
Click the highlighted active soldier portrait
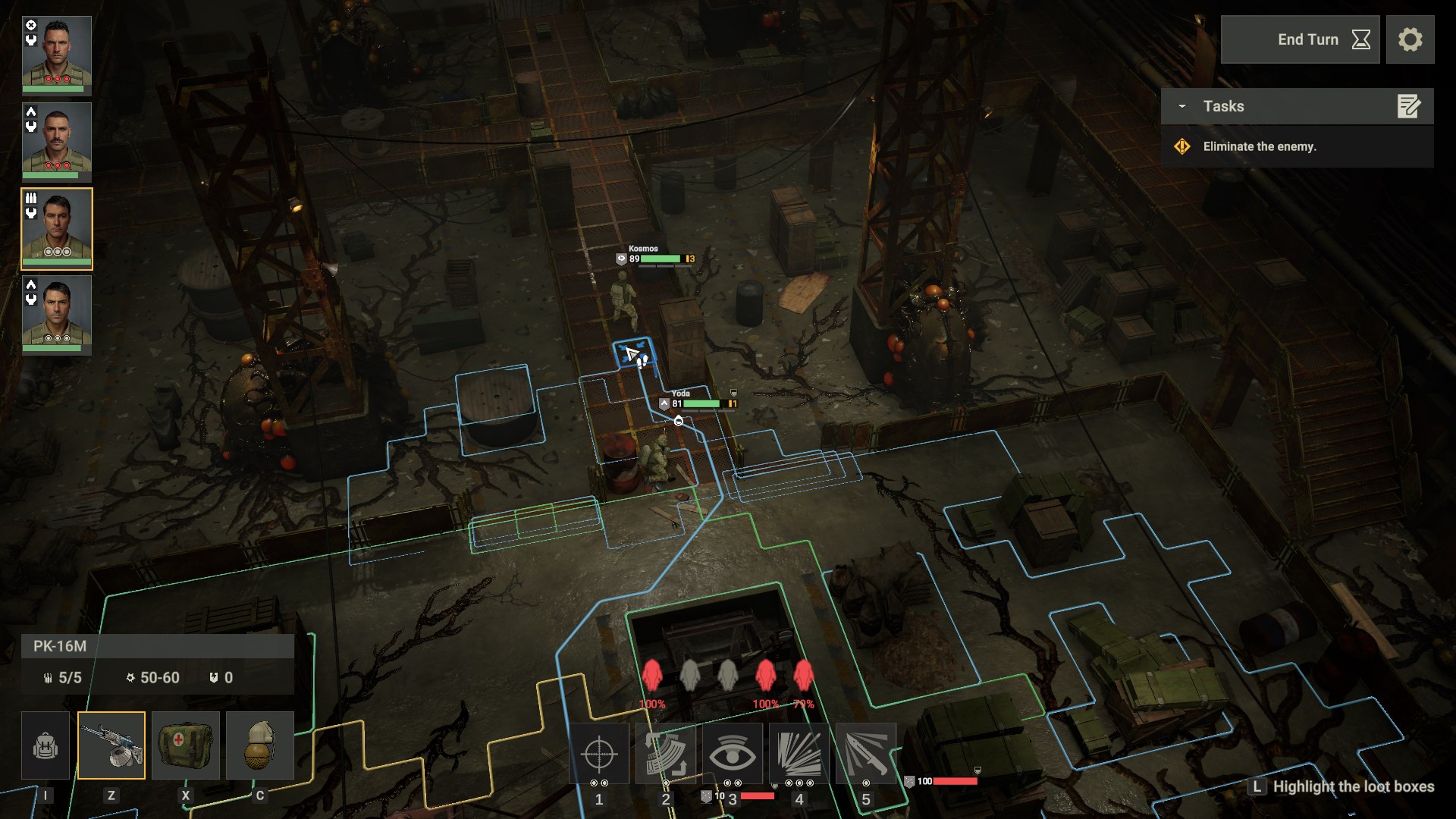57,228
